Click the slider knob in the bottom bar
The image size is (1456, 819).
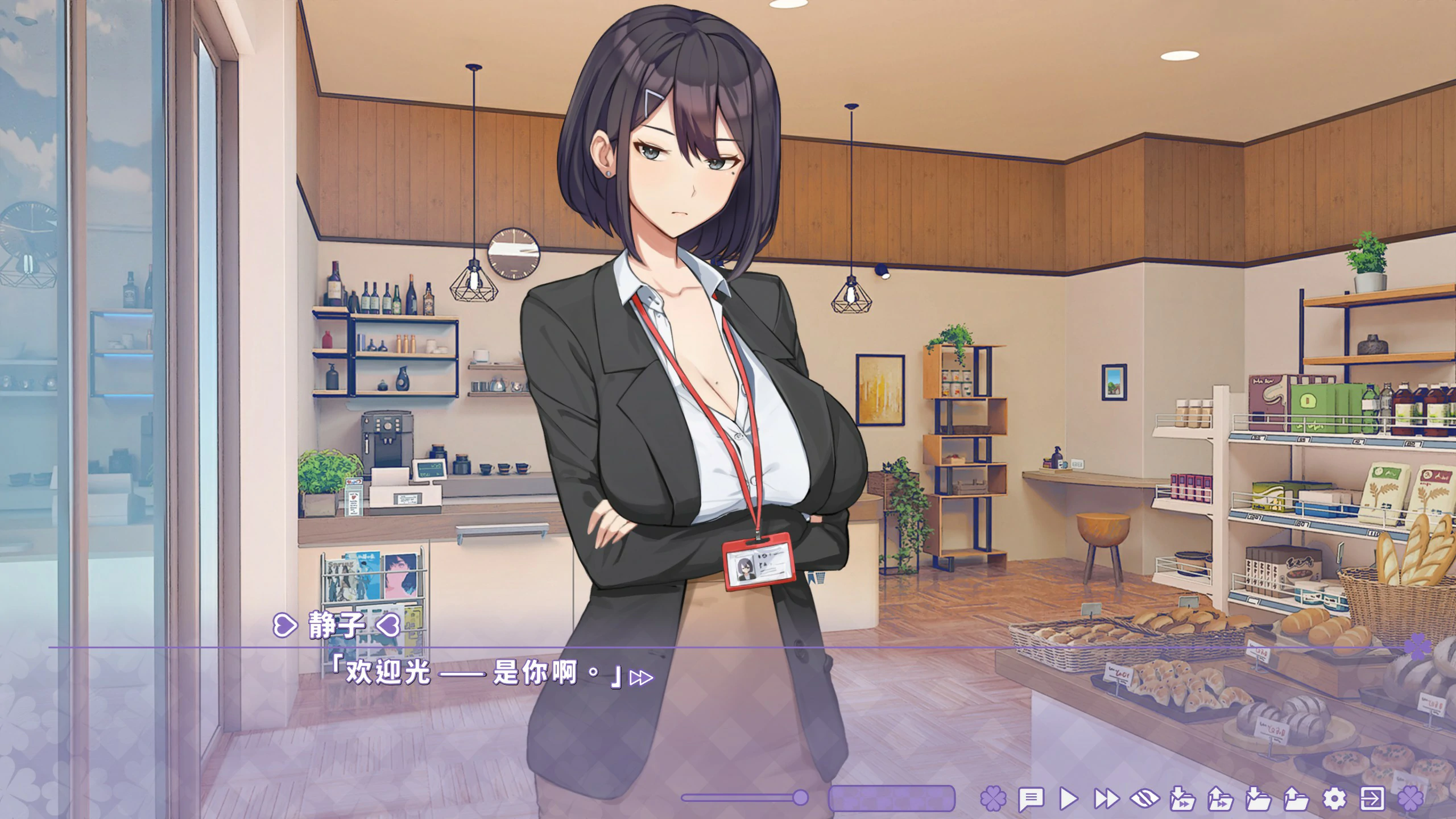800,798
